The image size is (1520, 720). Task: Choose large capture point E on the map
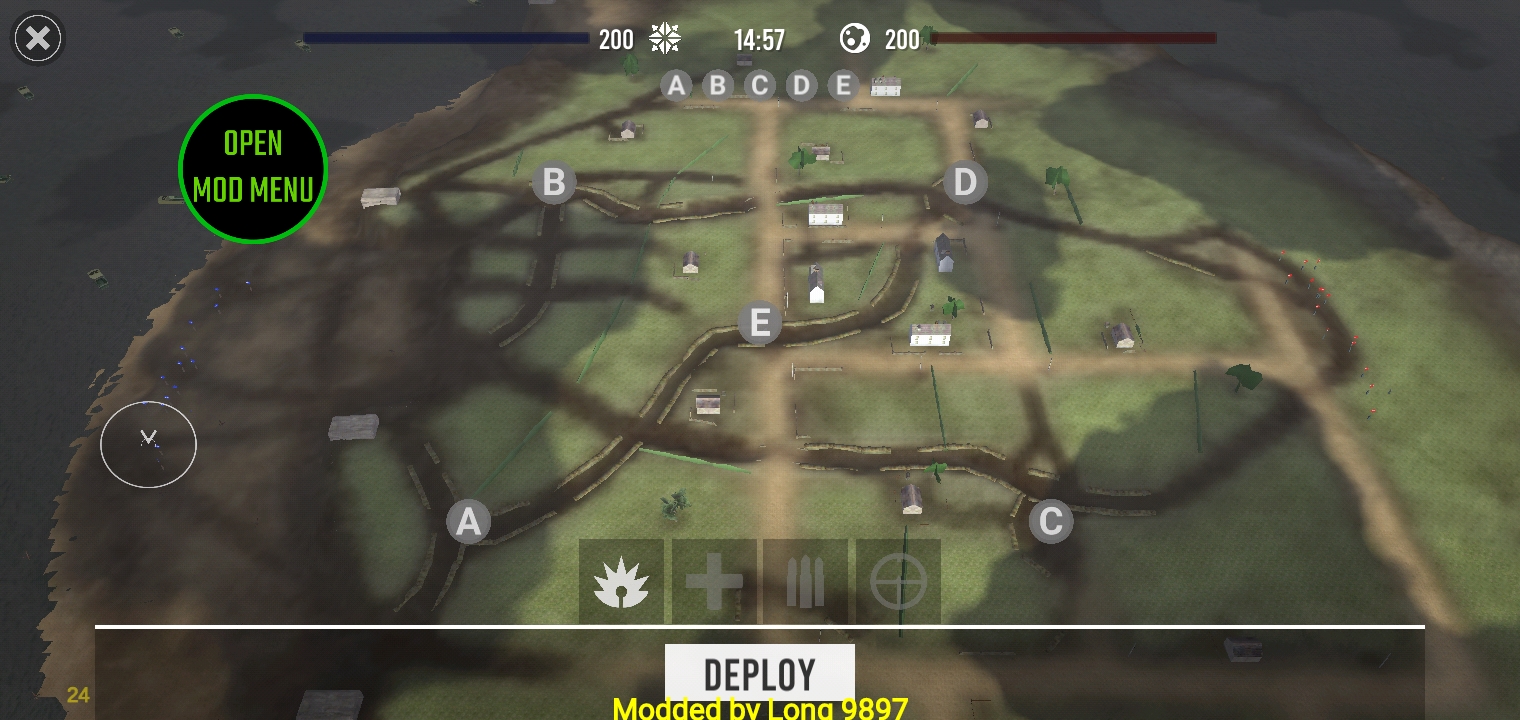pos(759,324)
